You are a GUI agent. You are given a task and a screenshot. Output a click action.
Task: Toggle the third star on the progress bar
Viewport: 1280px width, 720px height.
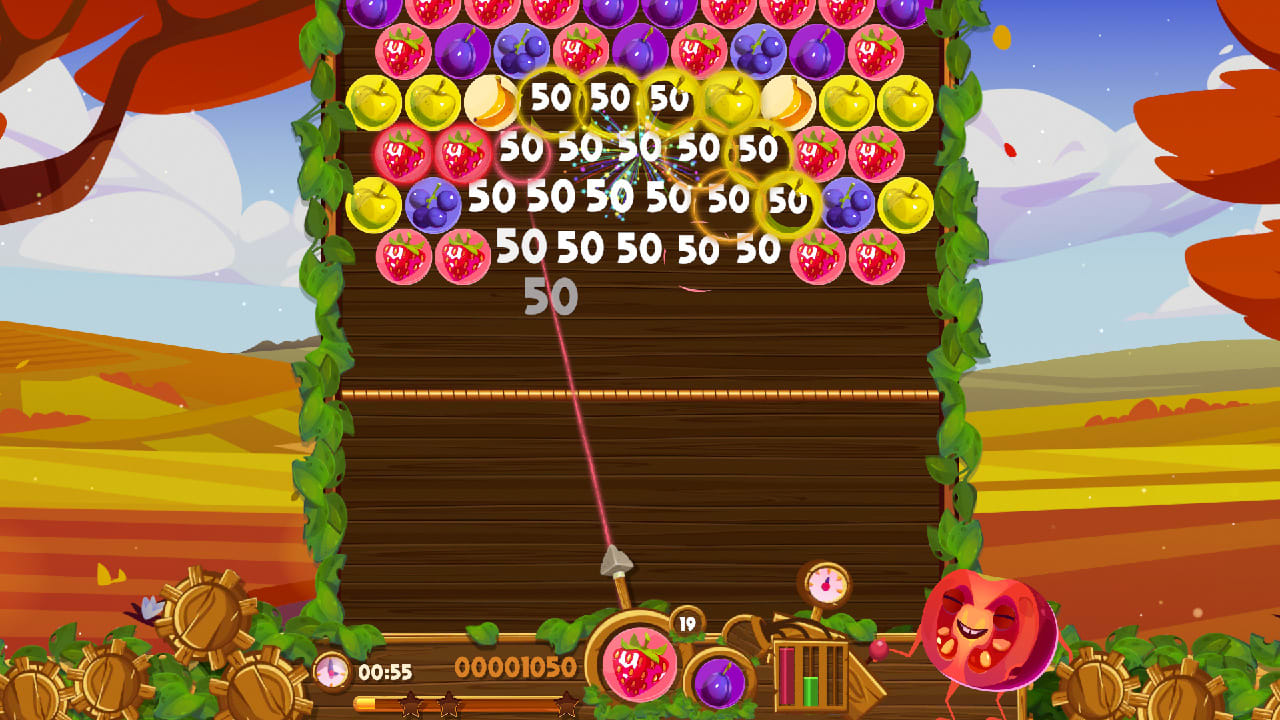tap(566, 703)
